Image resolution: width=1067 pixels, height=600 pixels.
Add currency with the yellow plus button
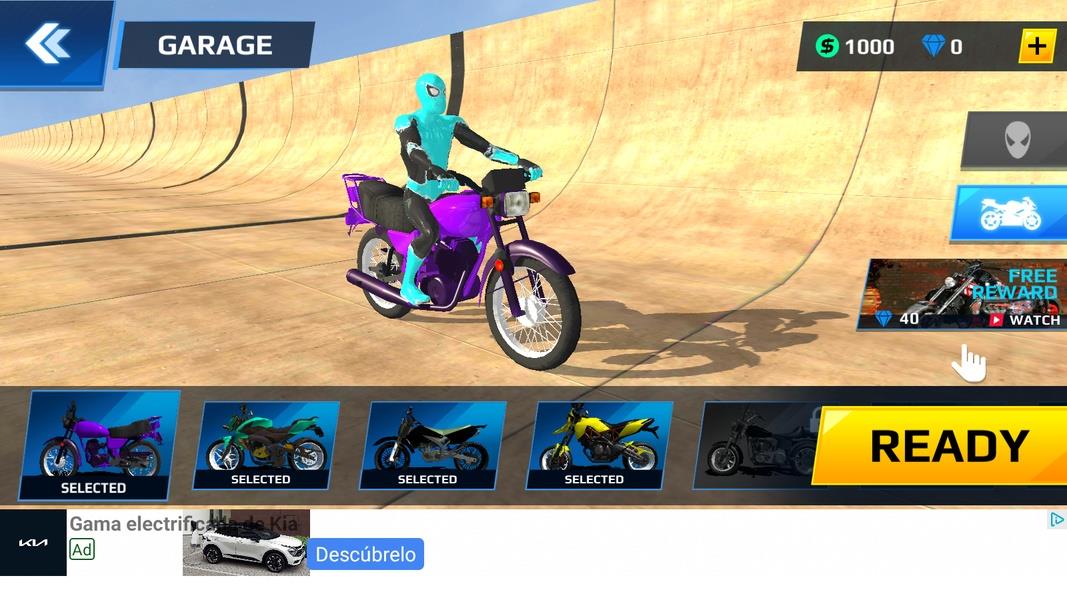click(1037, 46)
